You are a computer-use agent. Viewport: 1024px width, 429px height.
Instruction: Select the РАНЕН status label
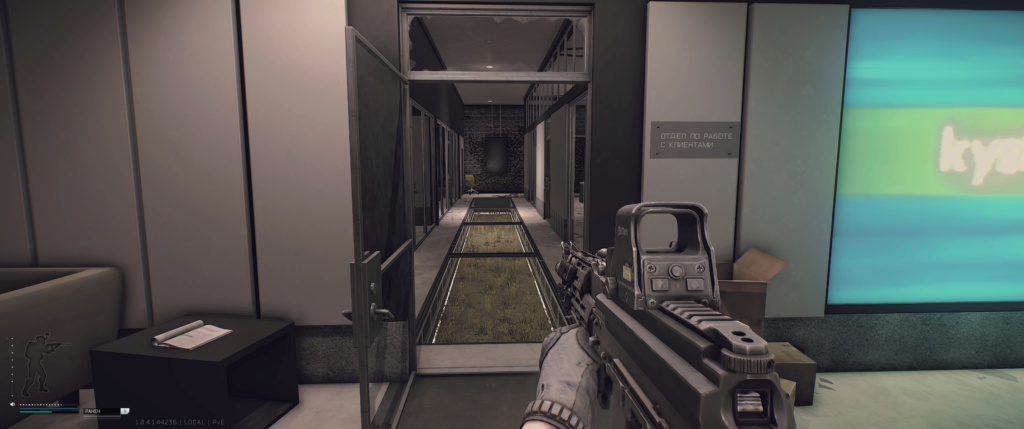(93, 411)
